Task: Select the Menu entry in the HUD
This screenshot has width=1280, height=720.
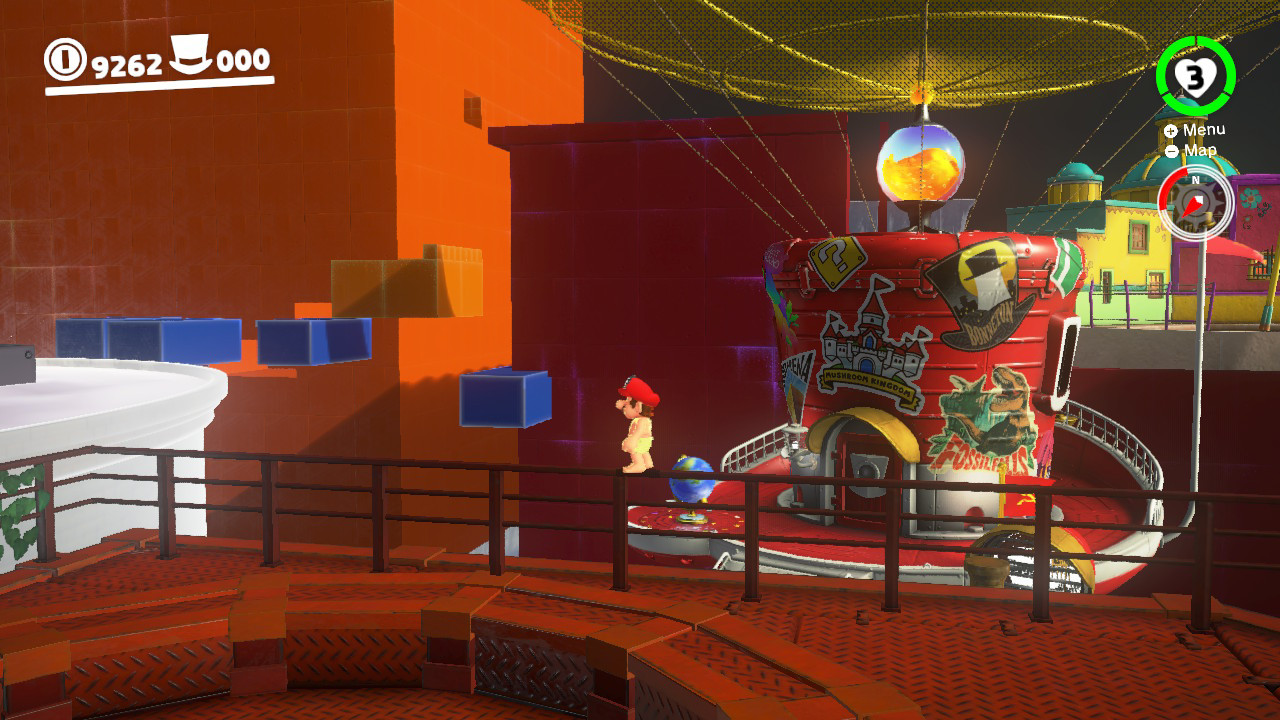Action: [1205, 130]
